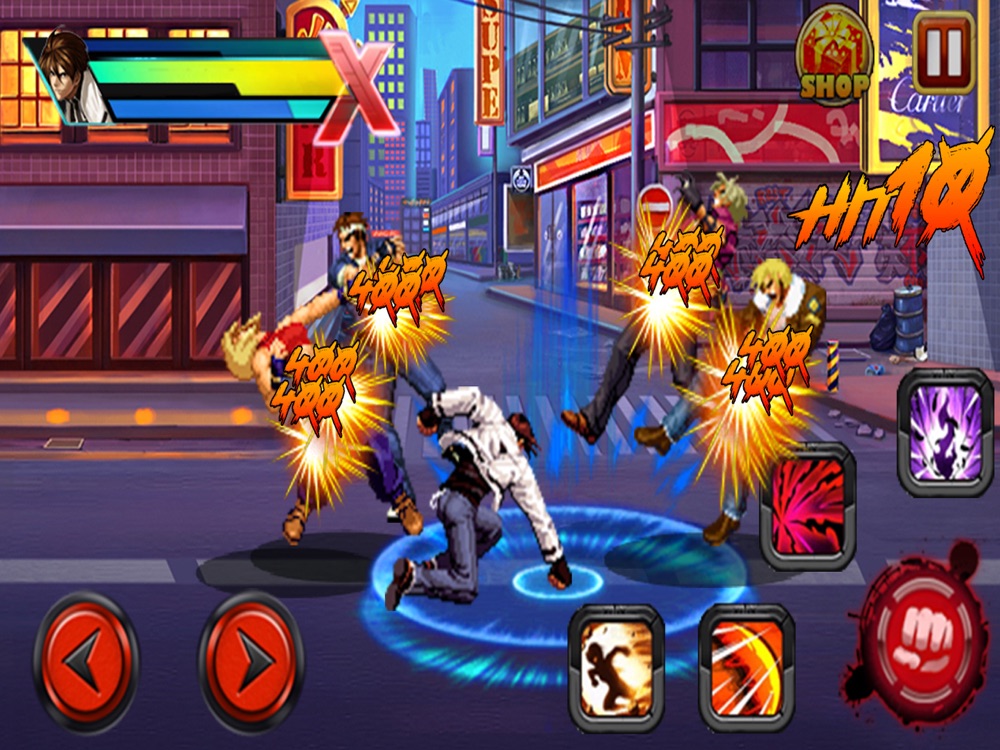
Task: Use the red slash skill icon
Action: pos(808,506)
